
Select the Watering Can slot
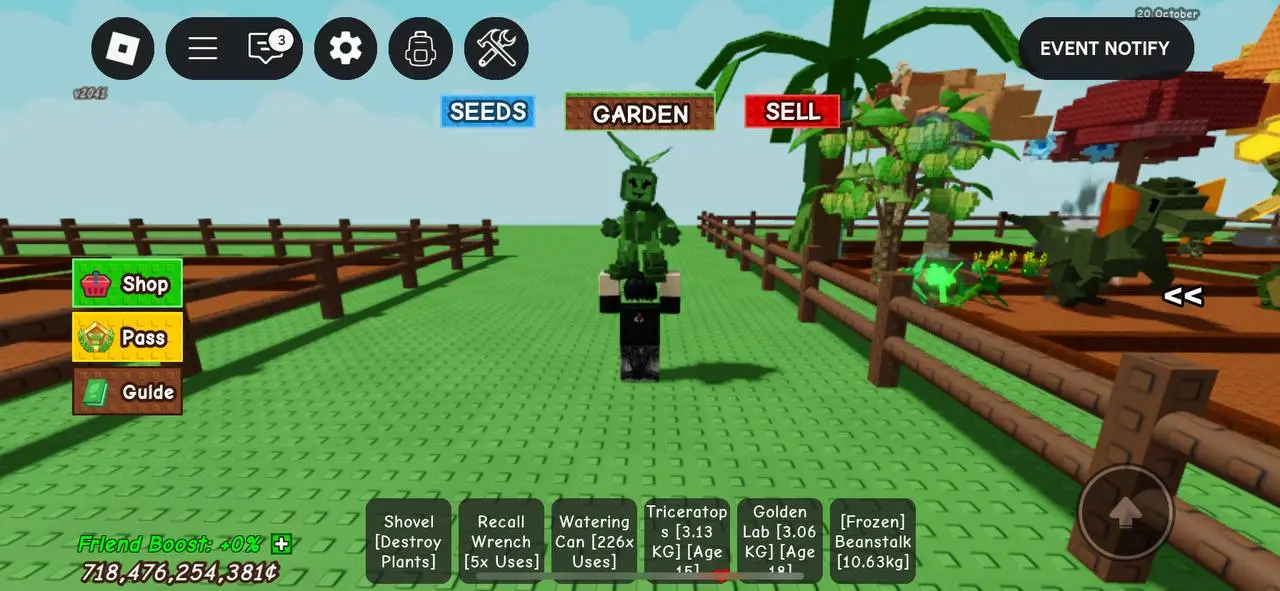(x=594, y=541)
